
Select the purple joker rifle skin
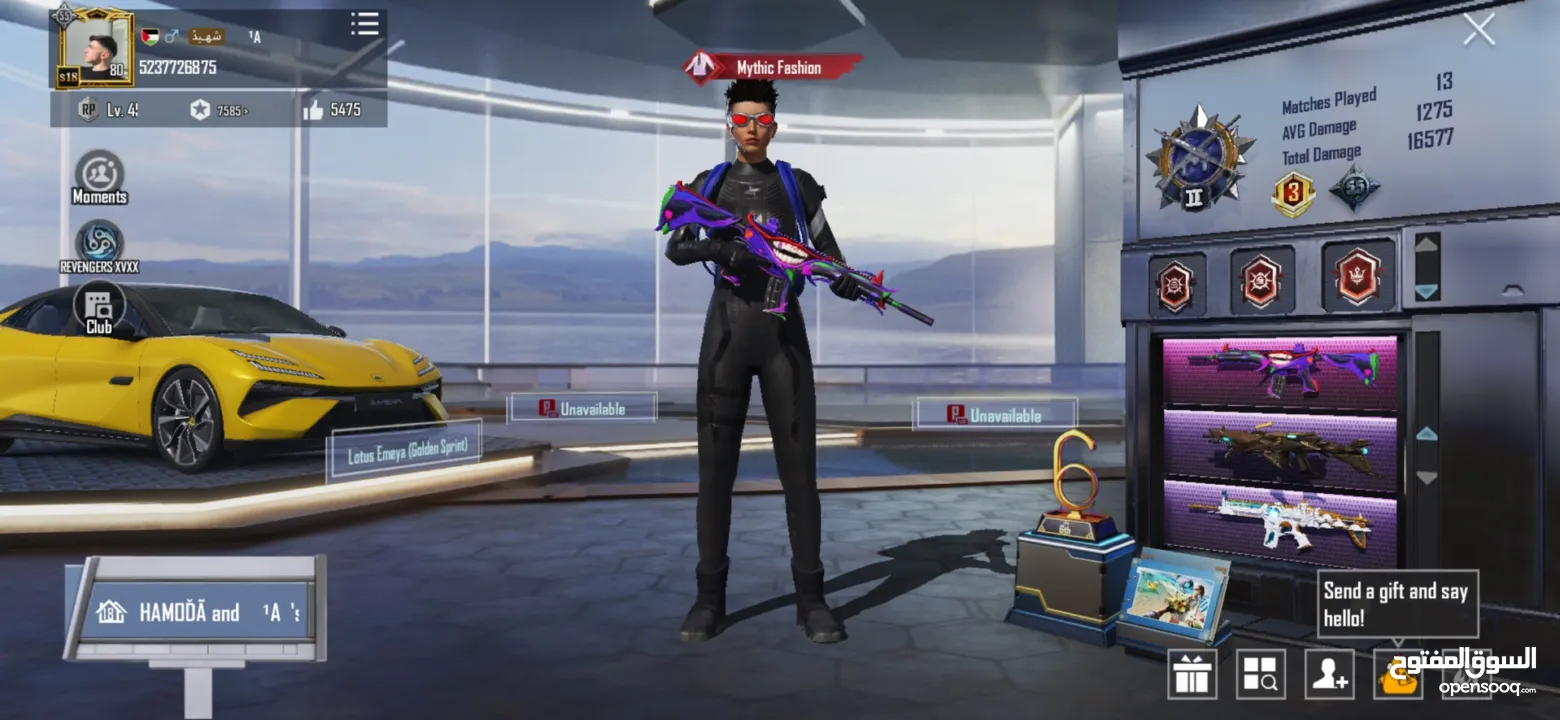pos(1280,372)
